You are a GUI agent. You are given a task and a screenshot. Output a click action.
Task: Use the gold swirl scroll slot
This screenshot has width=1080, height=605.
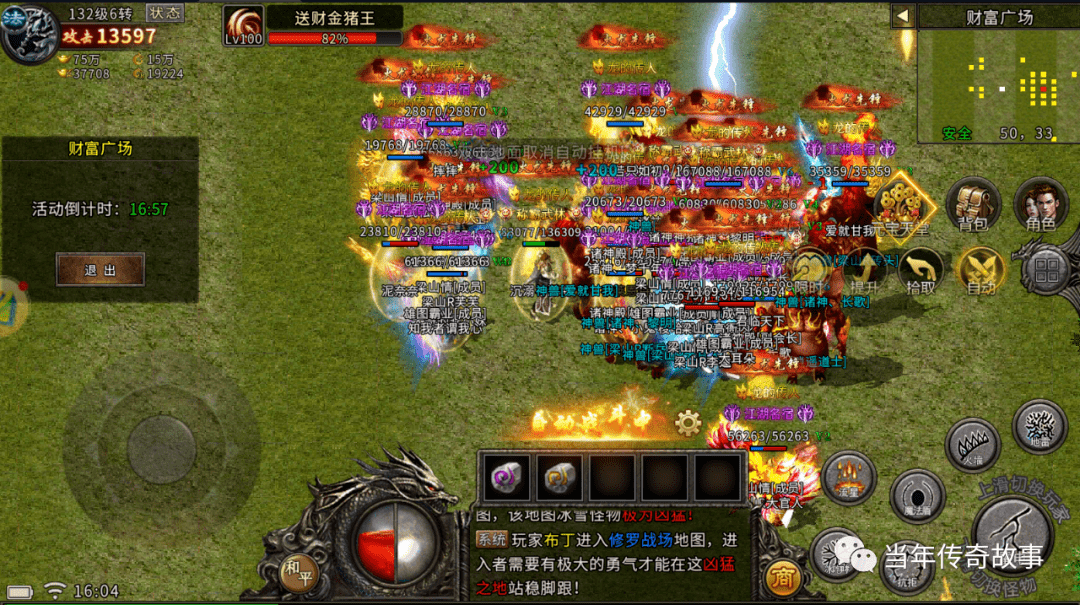[x=561, y=478]
